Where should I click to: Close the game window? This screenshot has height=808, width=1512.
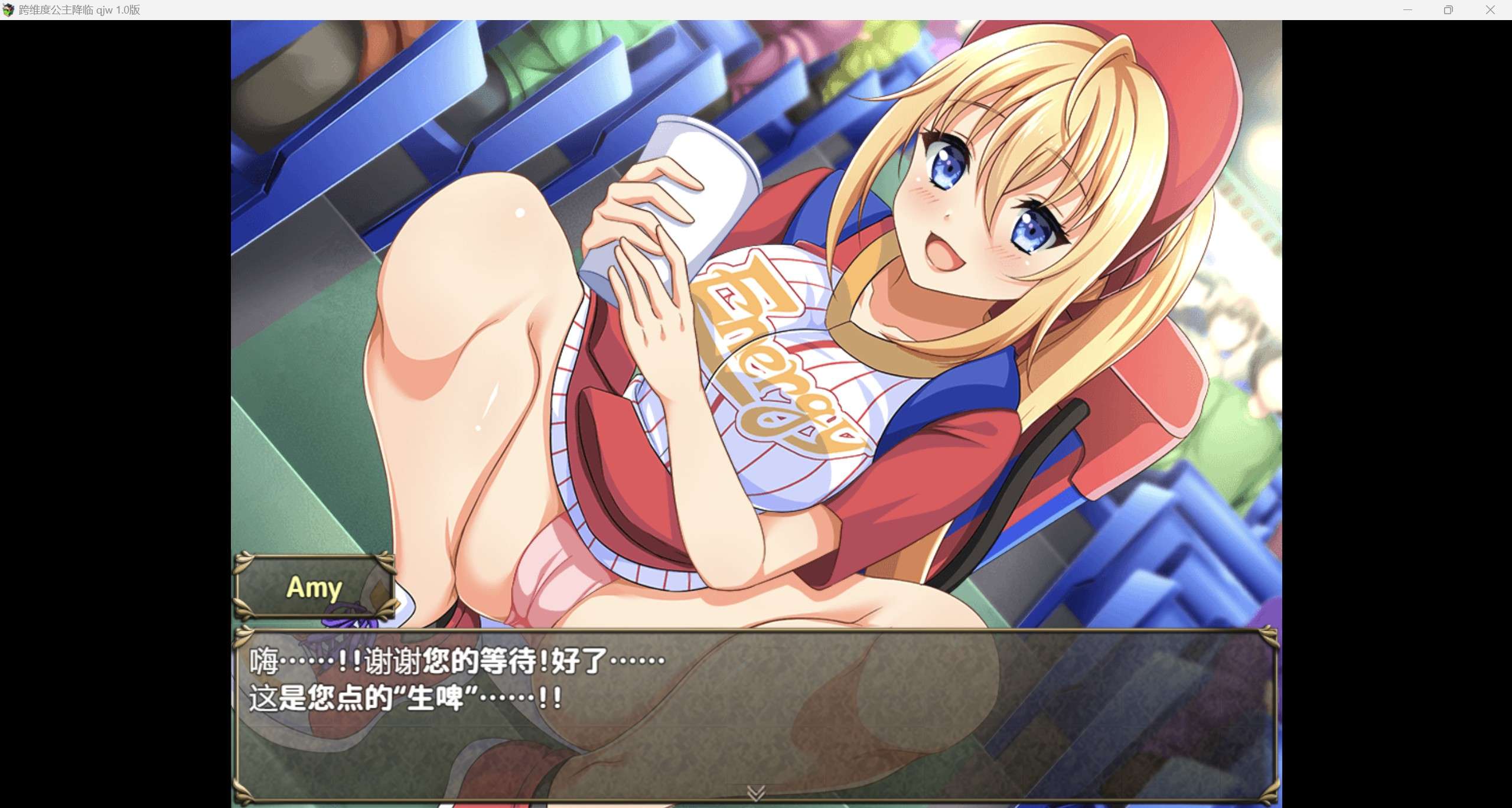coord(1490,10)
